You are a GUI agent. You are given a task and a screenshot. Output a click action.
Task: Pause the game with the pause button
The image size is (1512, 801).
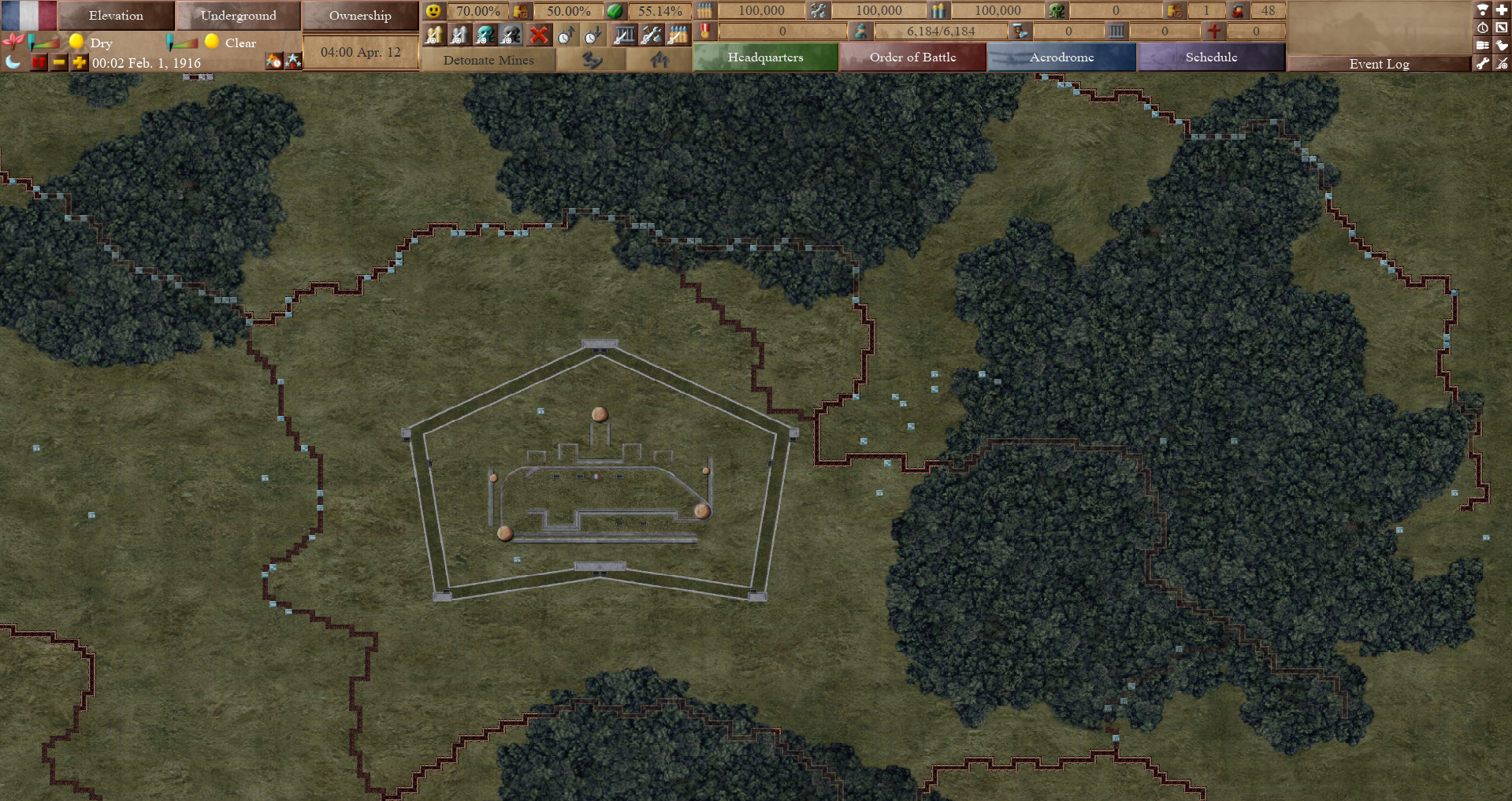[38, 61]
